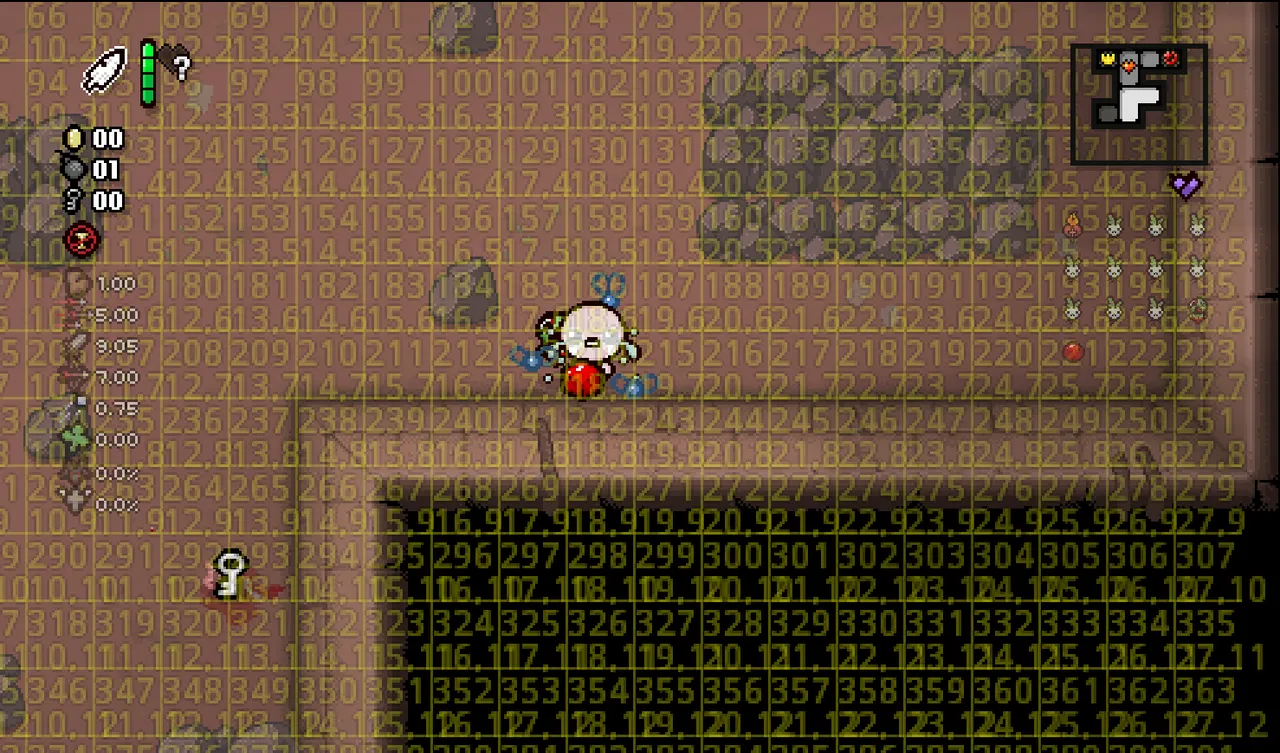Image resolution: width=1280 pixels, height=753 pixels.
Task: Open the minimap in the corner
Action: tap(1138, 103)
